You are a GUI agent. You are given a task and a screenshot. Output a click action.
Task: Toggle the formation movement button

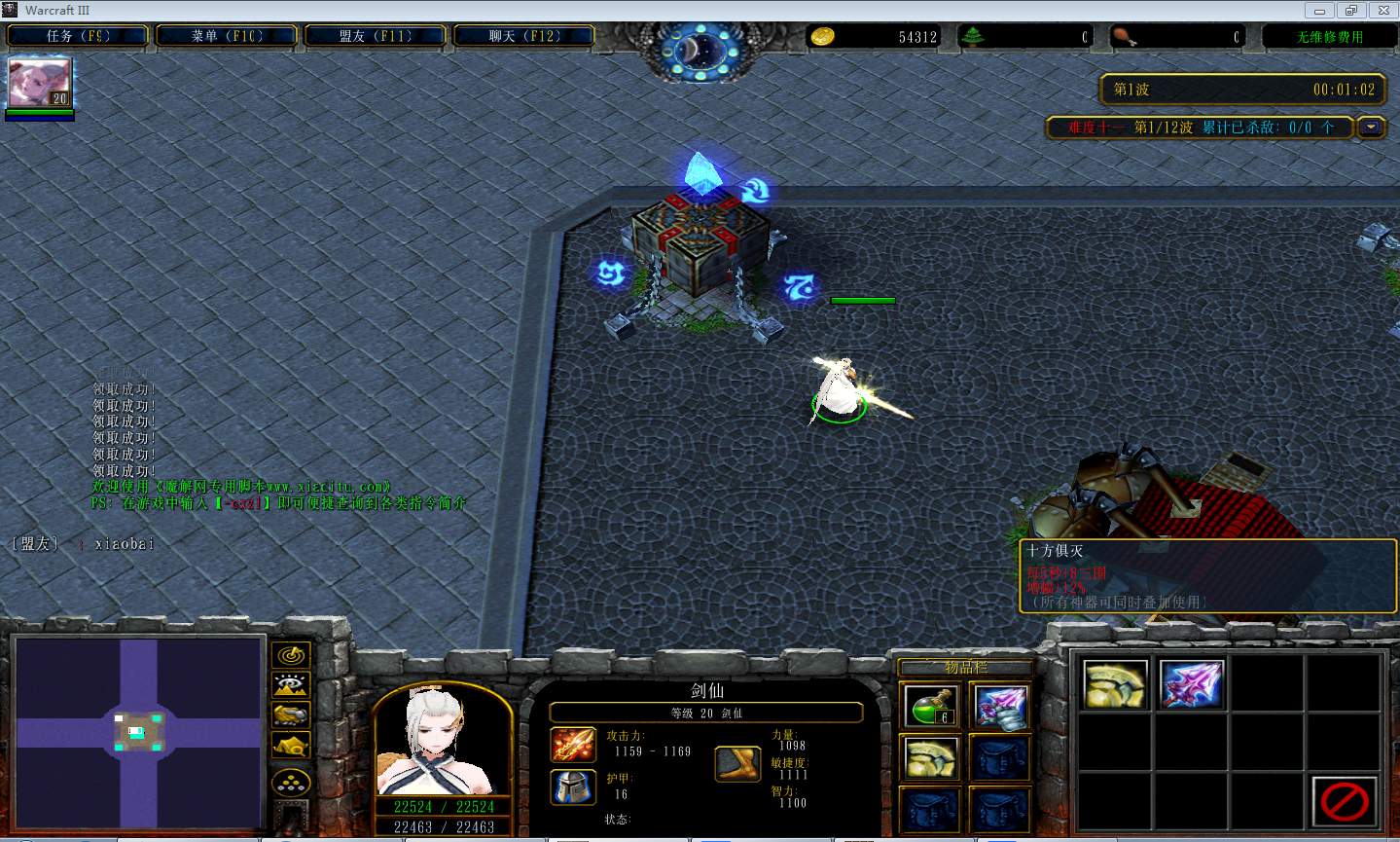pyautogui.click(x=291, y=782)
